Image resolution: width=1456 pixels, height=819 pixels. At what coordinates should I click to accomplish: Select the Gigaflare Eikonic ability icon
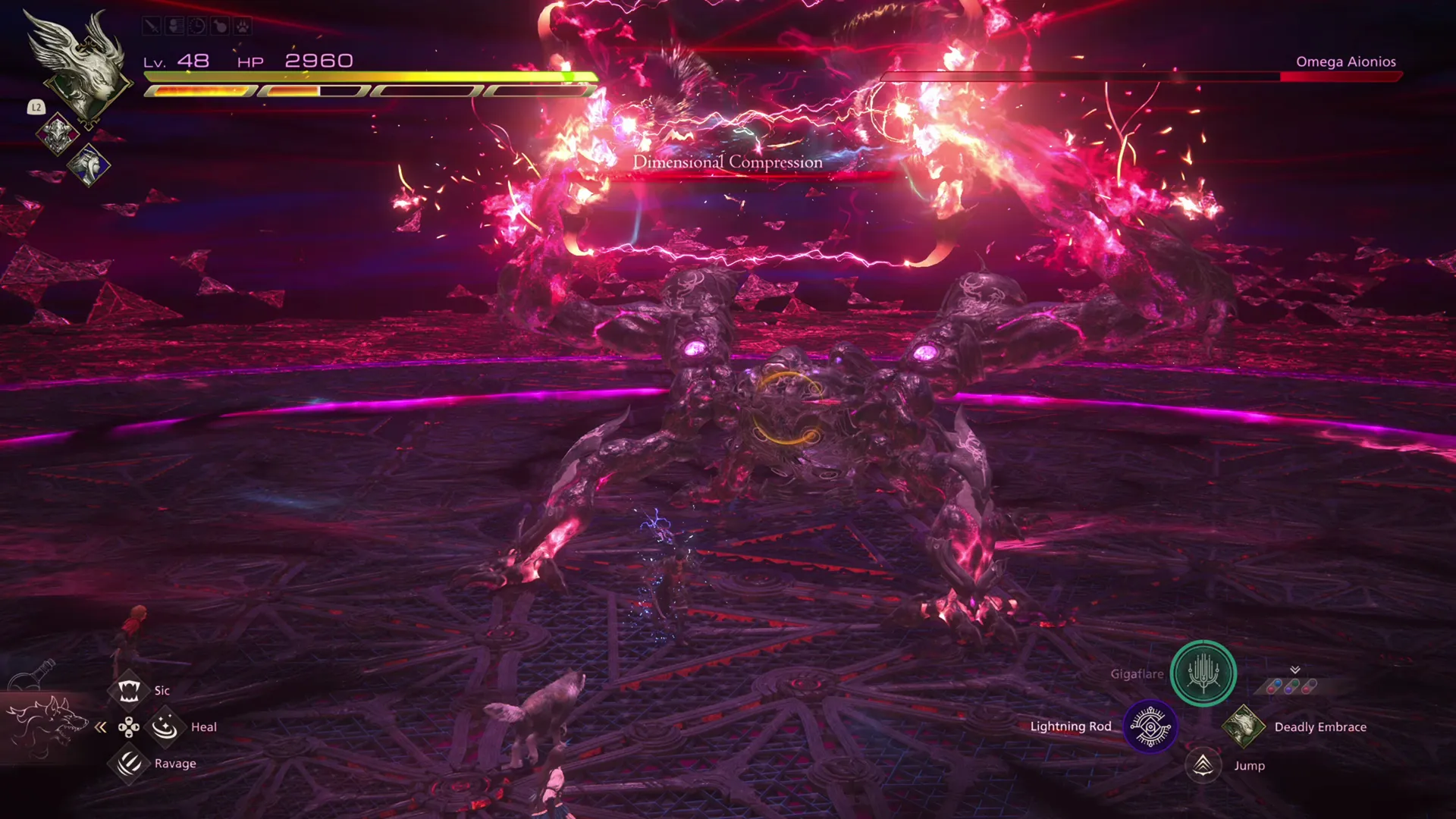[1203, 674]
